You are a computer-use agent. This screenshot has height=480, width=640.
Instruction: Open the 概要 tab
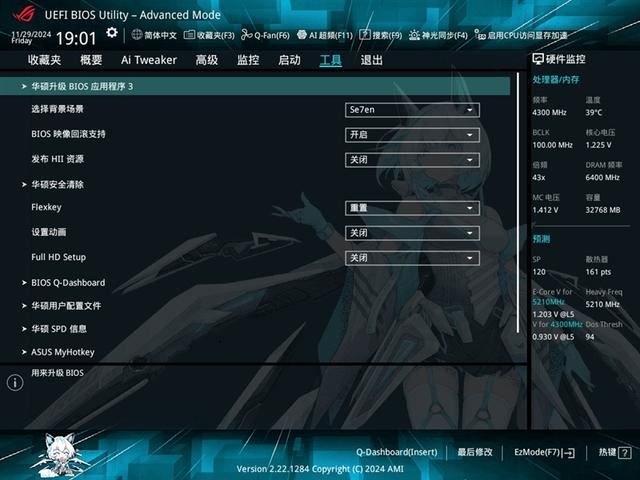pyautogui.click(x=91, y=60)
